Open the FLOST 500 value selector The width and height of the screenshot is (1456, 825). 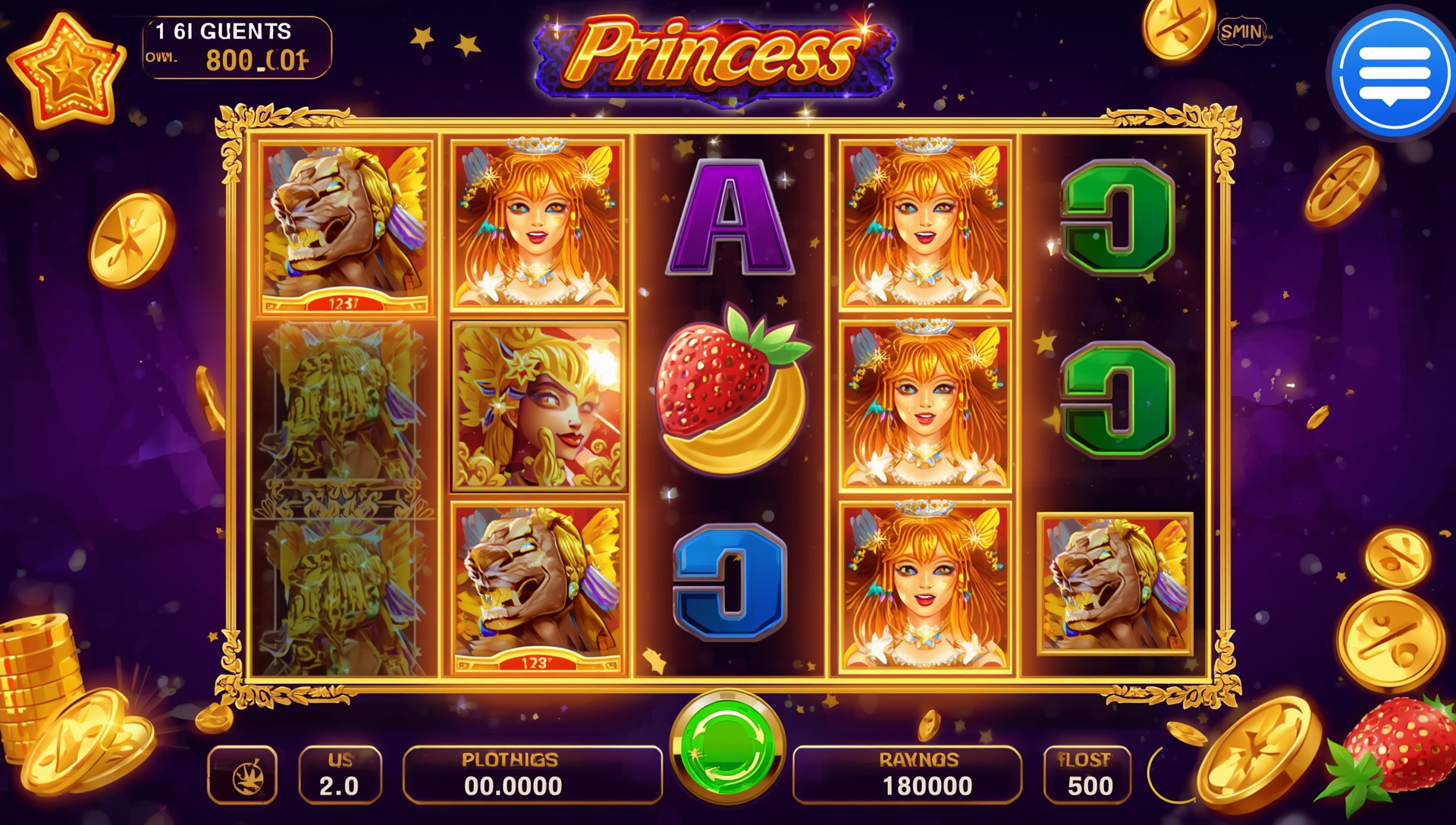click(x=1085, y=775)
